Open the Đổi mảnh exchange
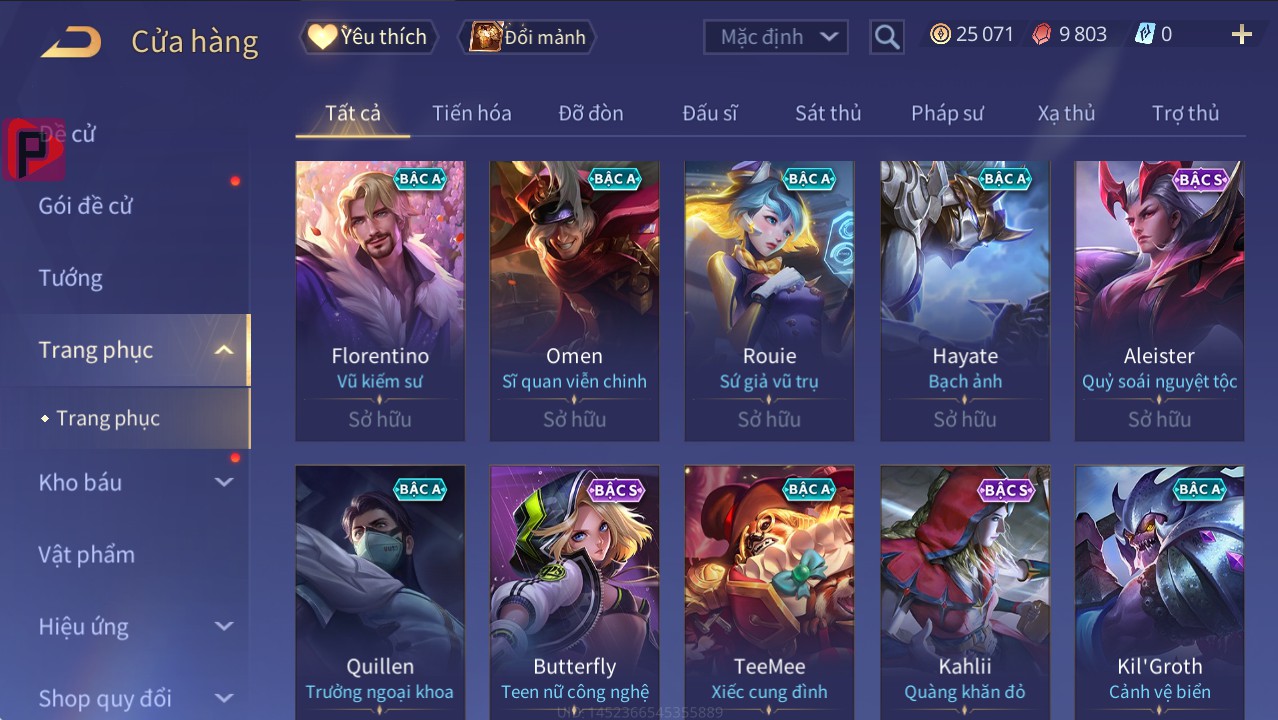1278x720 pixels. tap(527, 37)
